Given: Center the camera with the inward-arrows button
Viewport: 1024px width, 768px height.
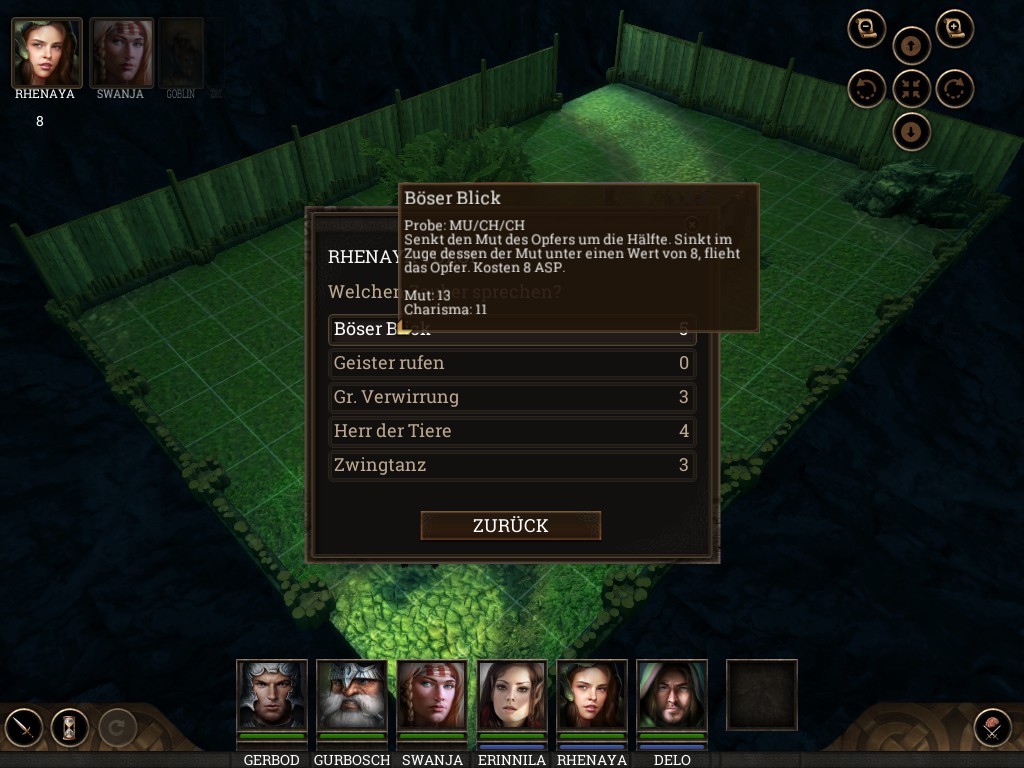Looking at the screenshot, I should (x=911, y=89).
